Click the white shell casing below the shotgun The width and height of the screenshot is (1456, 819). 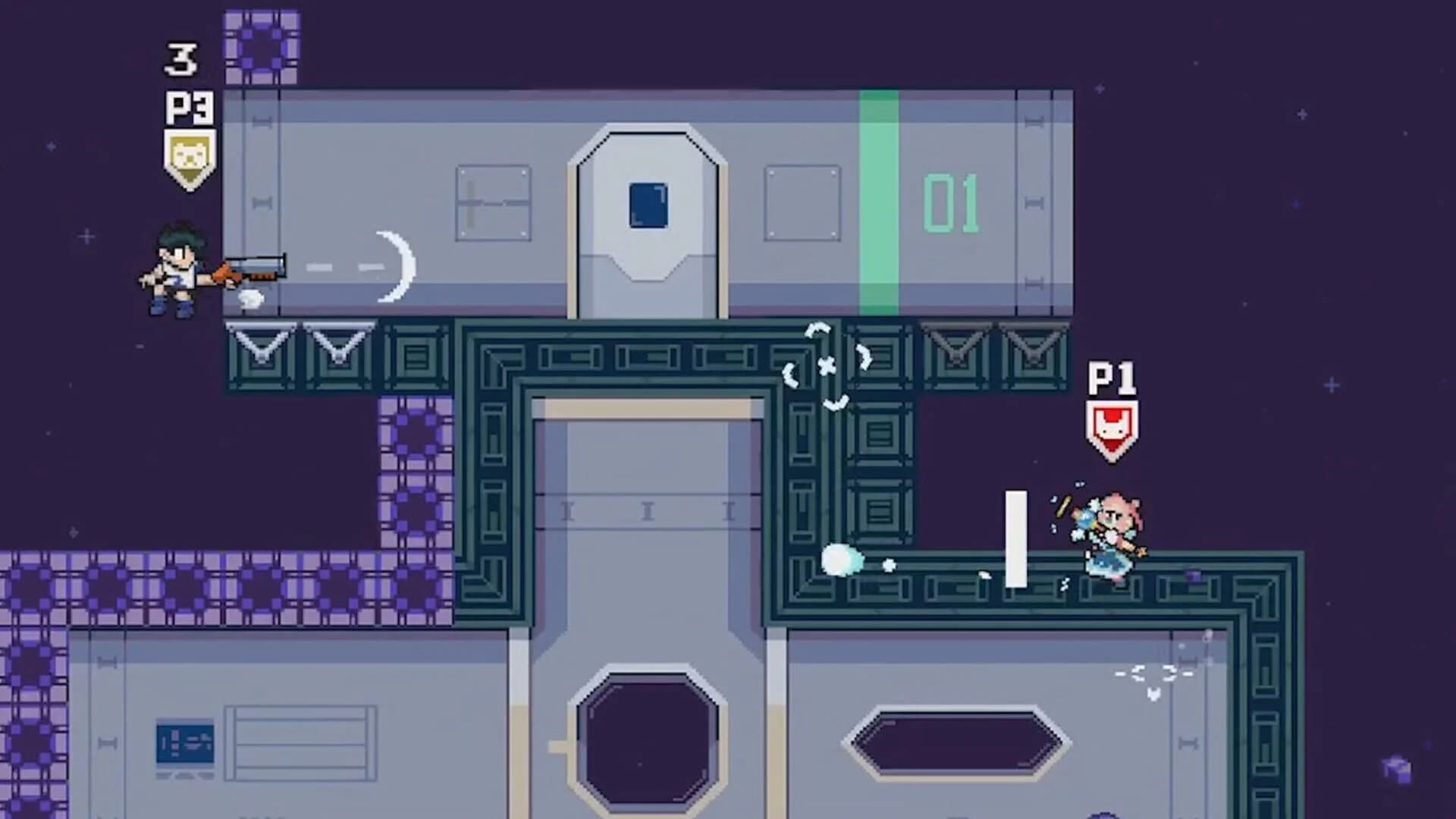(250, 298)
